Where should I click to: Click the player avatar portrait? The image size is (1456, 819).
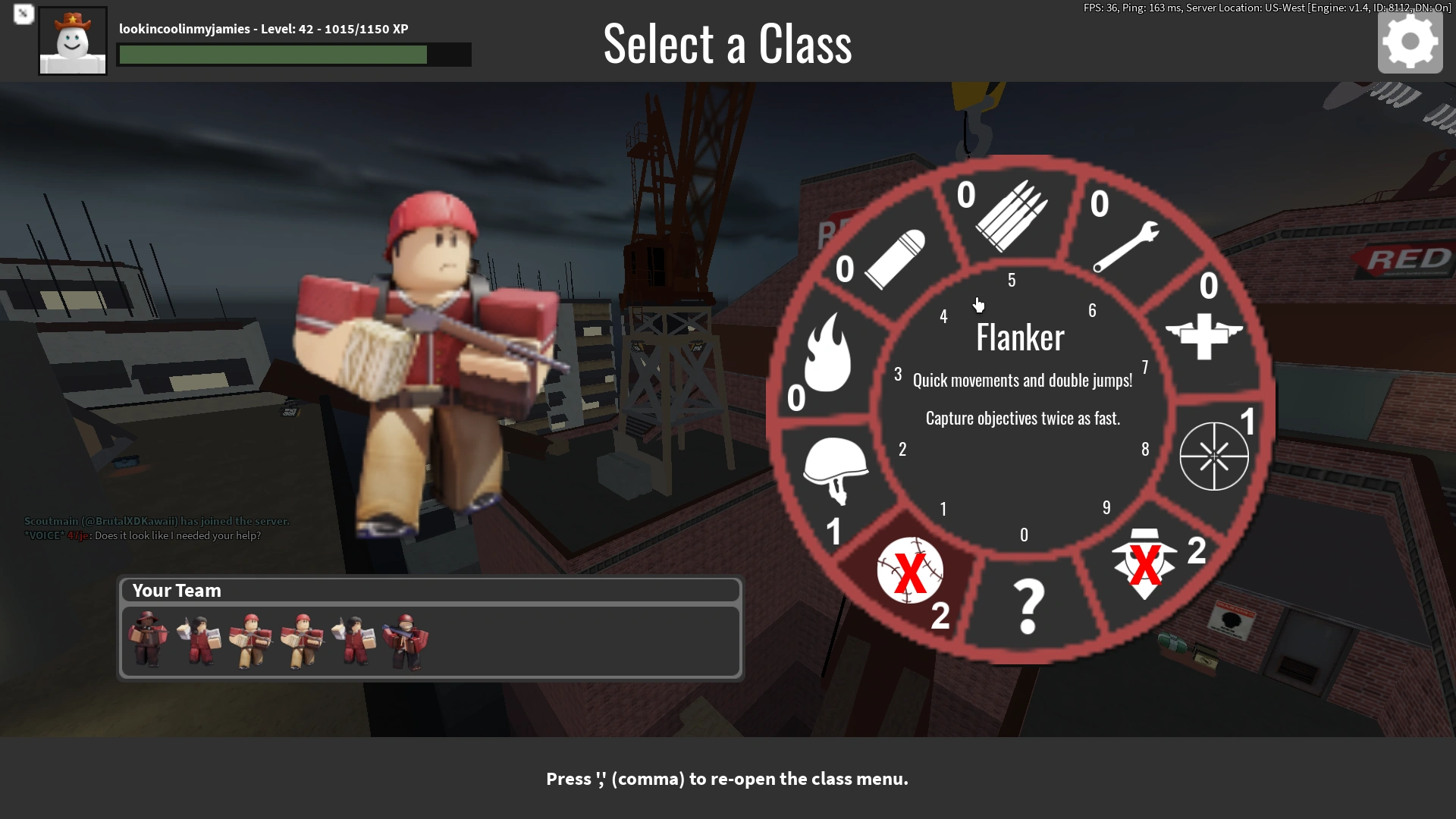[72, 41]
